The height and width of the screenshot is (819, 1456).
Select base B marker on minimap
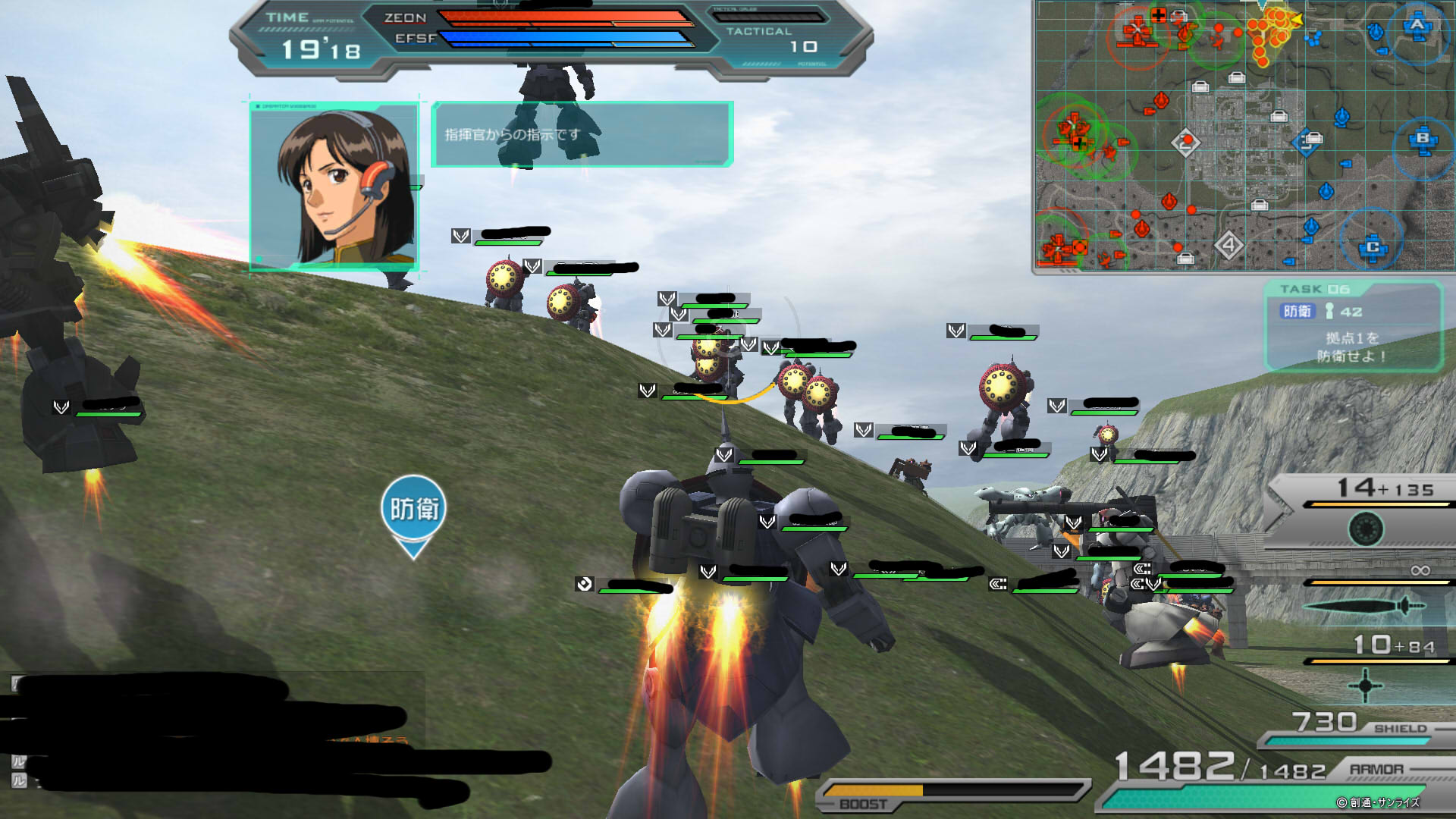click(x=1423, y=140)
